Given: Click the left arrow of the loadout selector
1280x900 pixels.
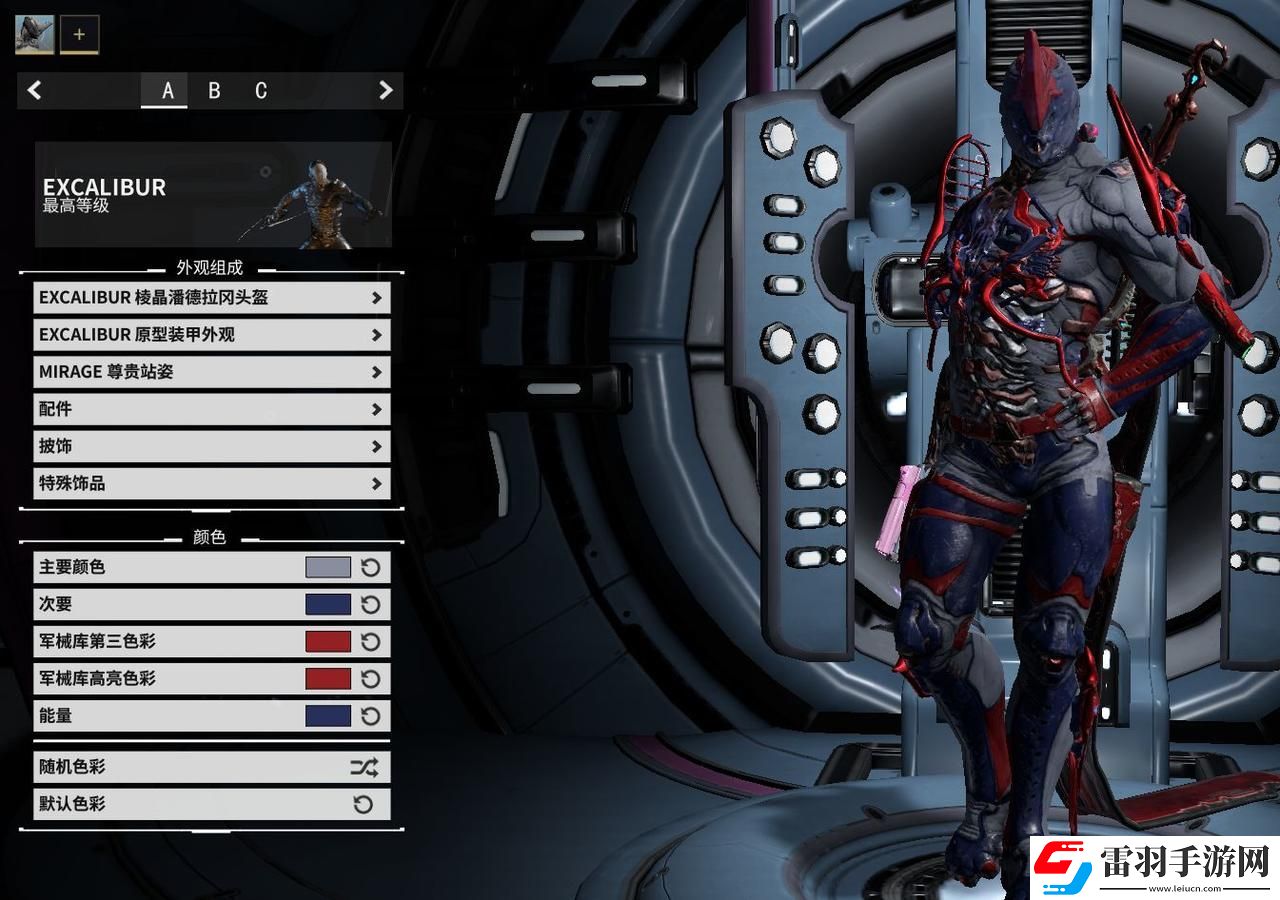Looking at the screenshot, I should point(35,91).
